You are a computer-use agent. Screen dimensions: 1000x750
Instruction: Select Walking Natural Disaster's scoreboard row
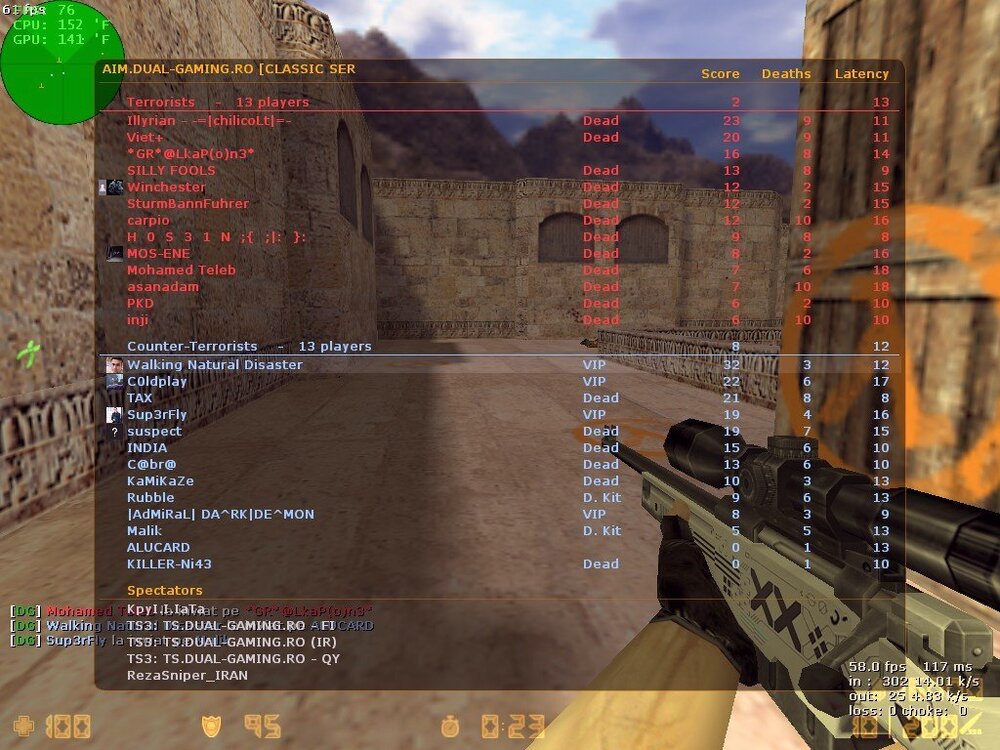[x=214, y=365]
